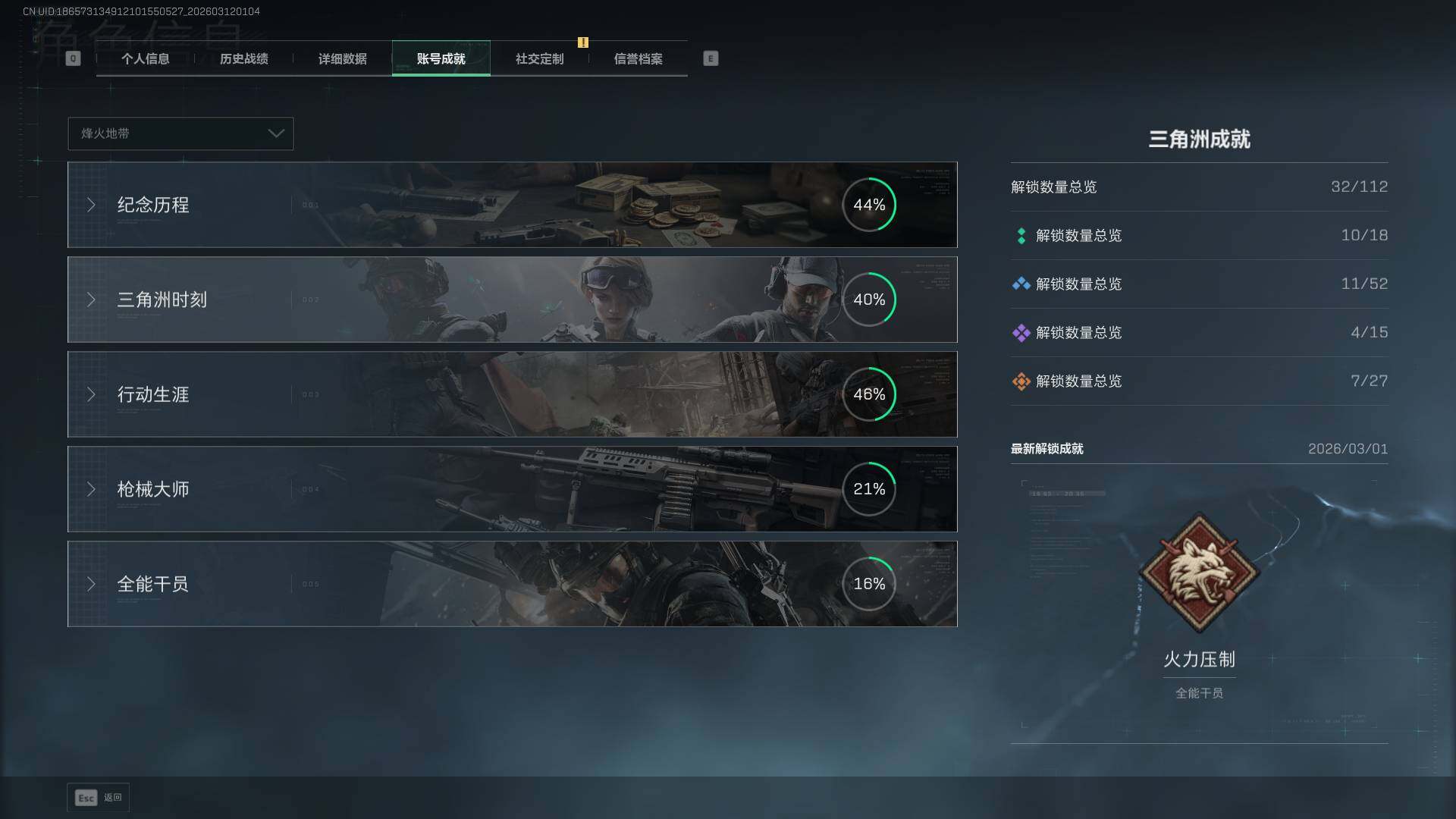
Task: Click the 返回 back button
Action: click(99, 798)
